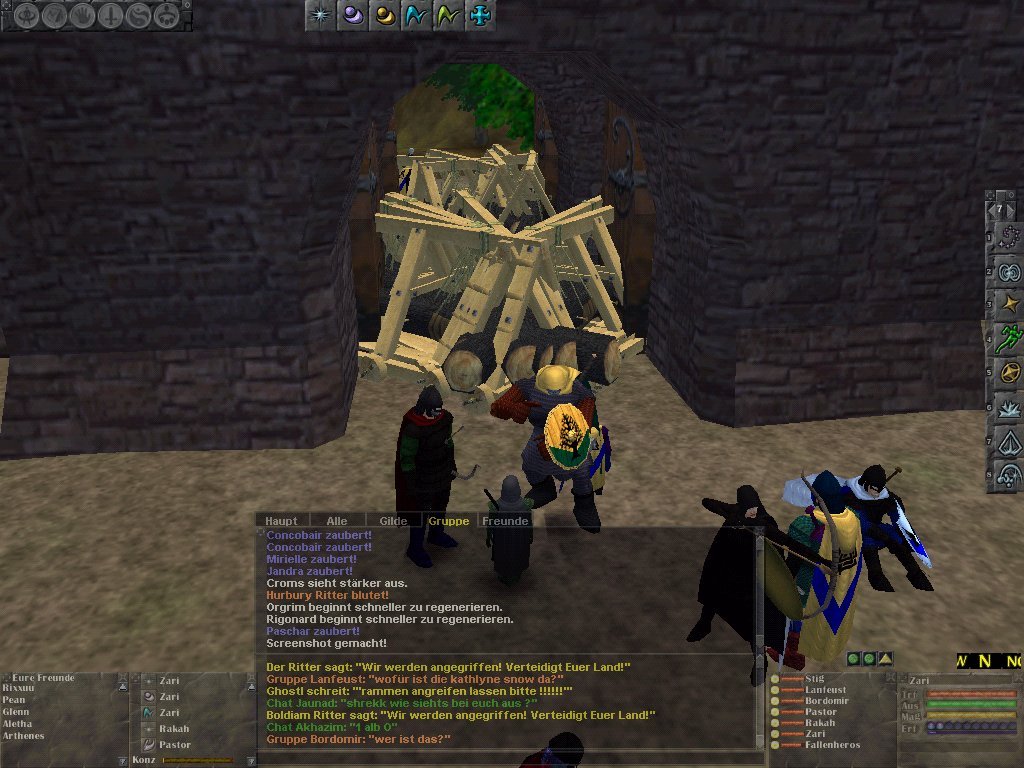Select the Gilde chat tab
1024x768 pixels.
[x=393, y=521]
